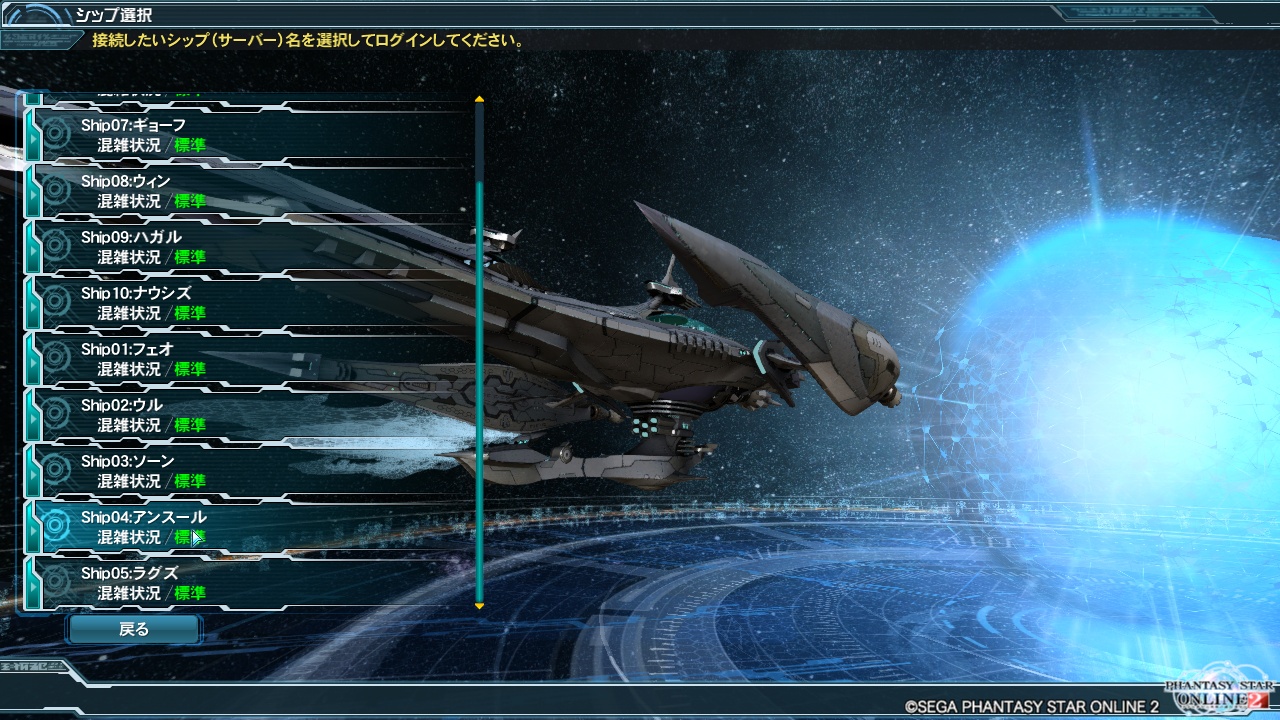Choose Ship08:ウィン from the list
The height and width of the screenshot is (720, 1280).
[250, 191]
